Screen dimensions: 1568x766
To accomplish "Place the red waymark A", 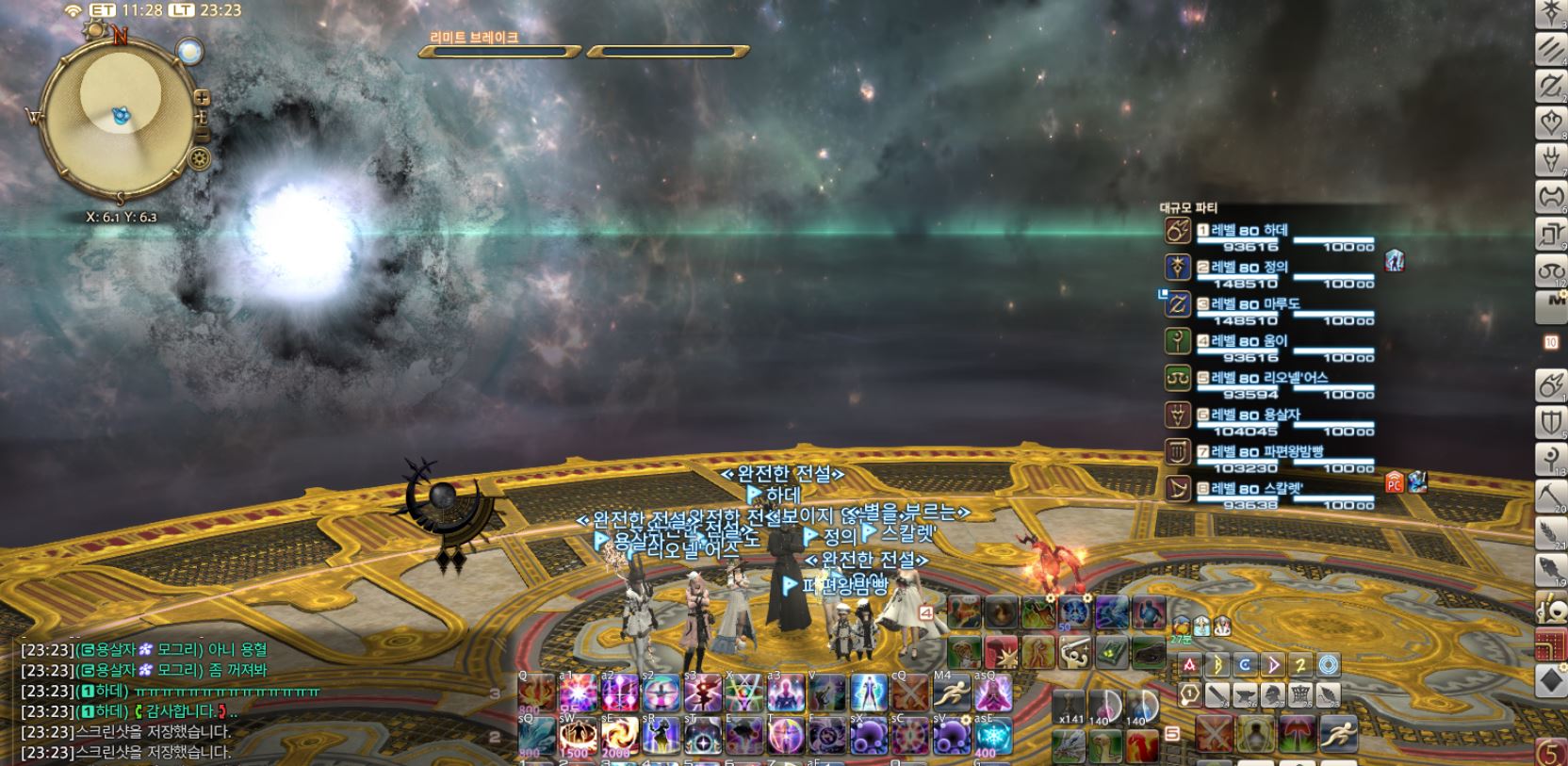I will click(x=1190, y=664).
